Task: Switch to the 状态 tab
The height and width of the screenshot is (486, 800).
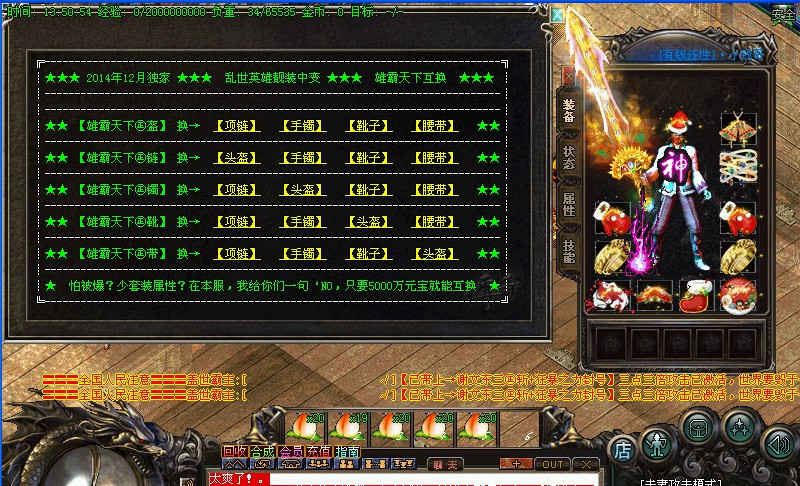Action: click(568, 158)
